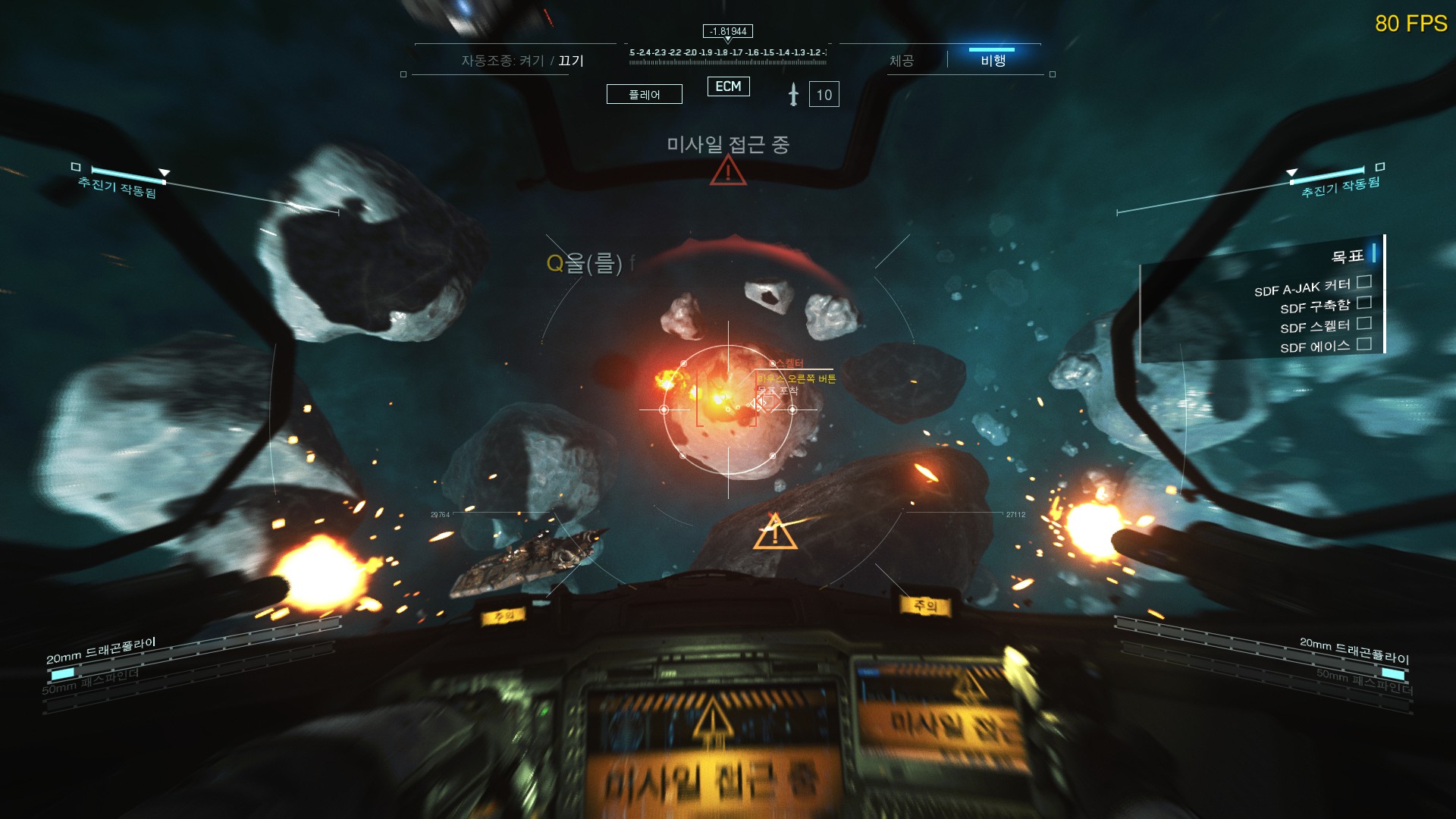Screen dimensions: 1456x819
Task: Check the SDF 구축함 objective
Action: 1363,303
